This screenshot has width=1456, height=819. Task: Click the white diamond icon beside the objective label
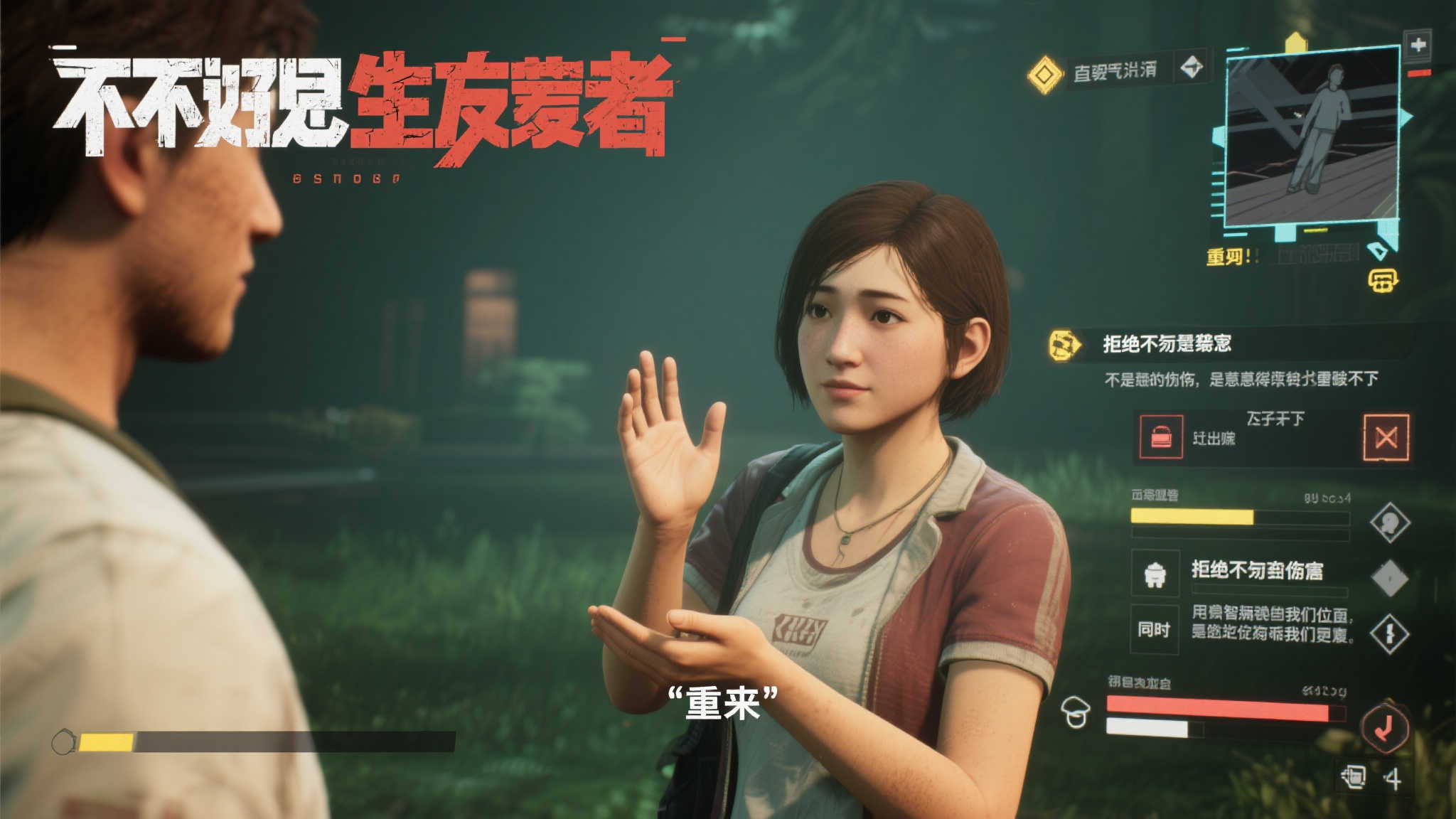pos(1192,68)
